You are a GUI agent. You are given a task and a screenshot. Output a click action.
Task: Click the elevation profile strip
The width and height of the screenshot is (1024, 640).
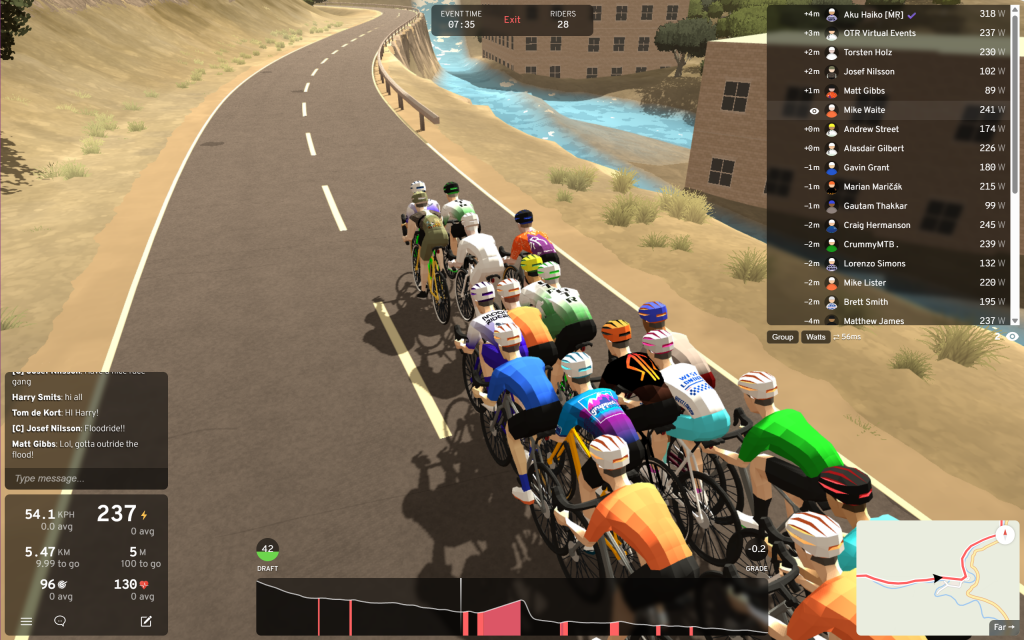pos(510,607)
